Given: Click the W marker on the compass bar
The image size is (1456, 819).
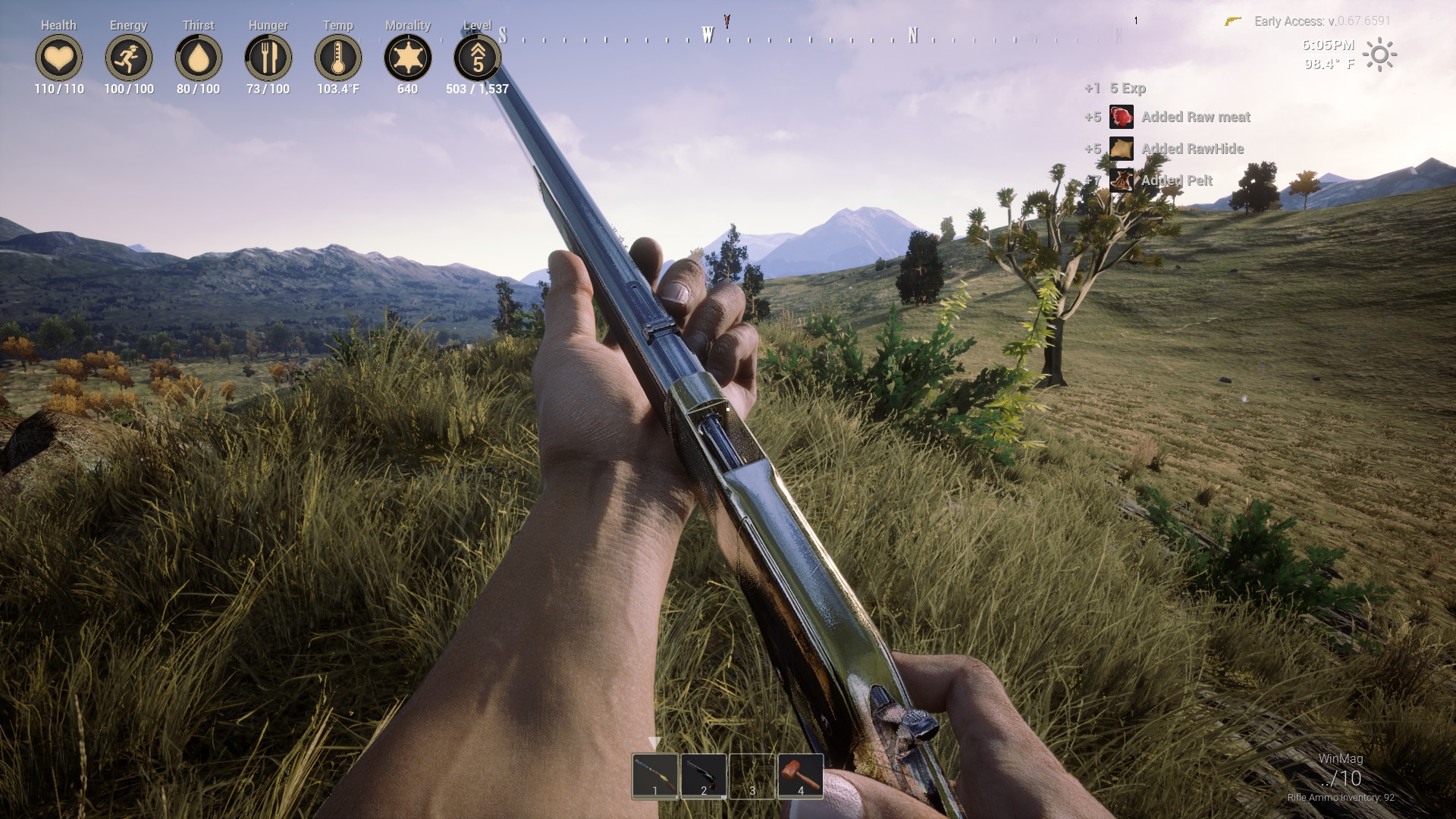Looking at the screenshot, I should coord(708,33).
